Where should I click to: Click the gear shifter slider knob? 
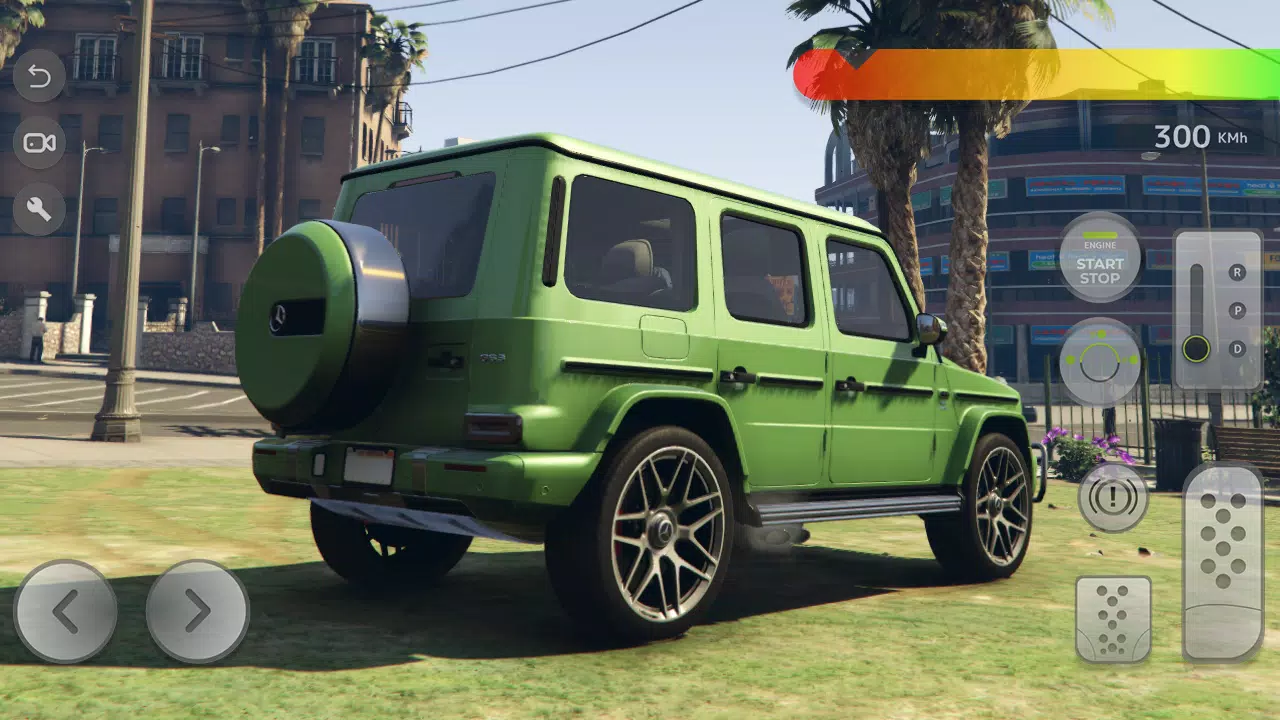(1196, 350)
